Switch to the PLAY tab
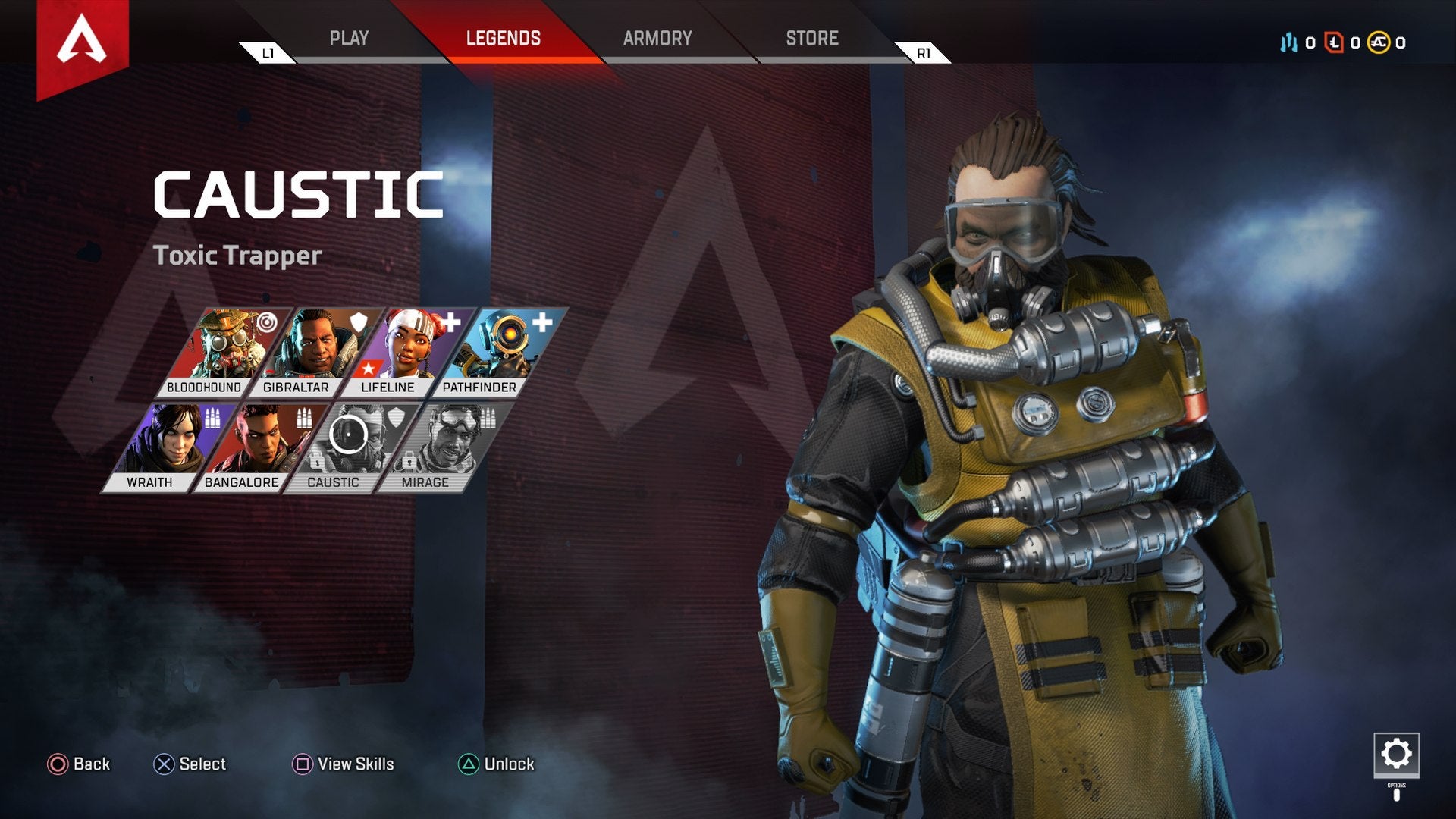1456x819 pixels. (350, 38)
